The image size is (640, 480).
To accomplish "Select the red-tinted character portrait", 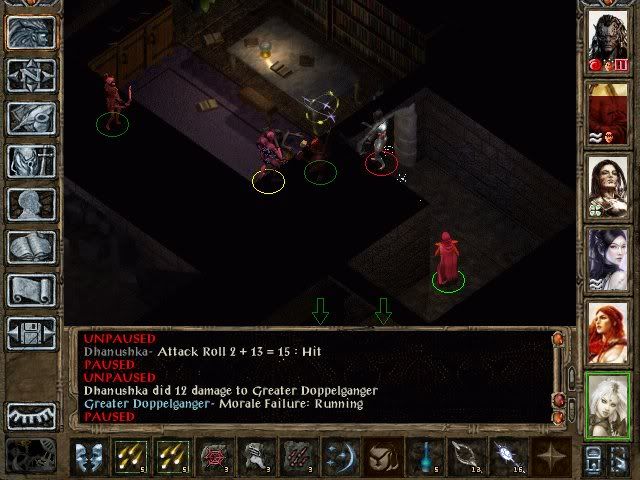I will pyautogui.click(x=607, y=111).
